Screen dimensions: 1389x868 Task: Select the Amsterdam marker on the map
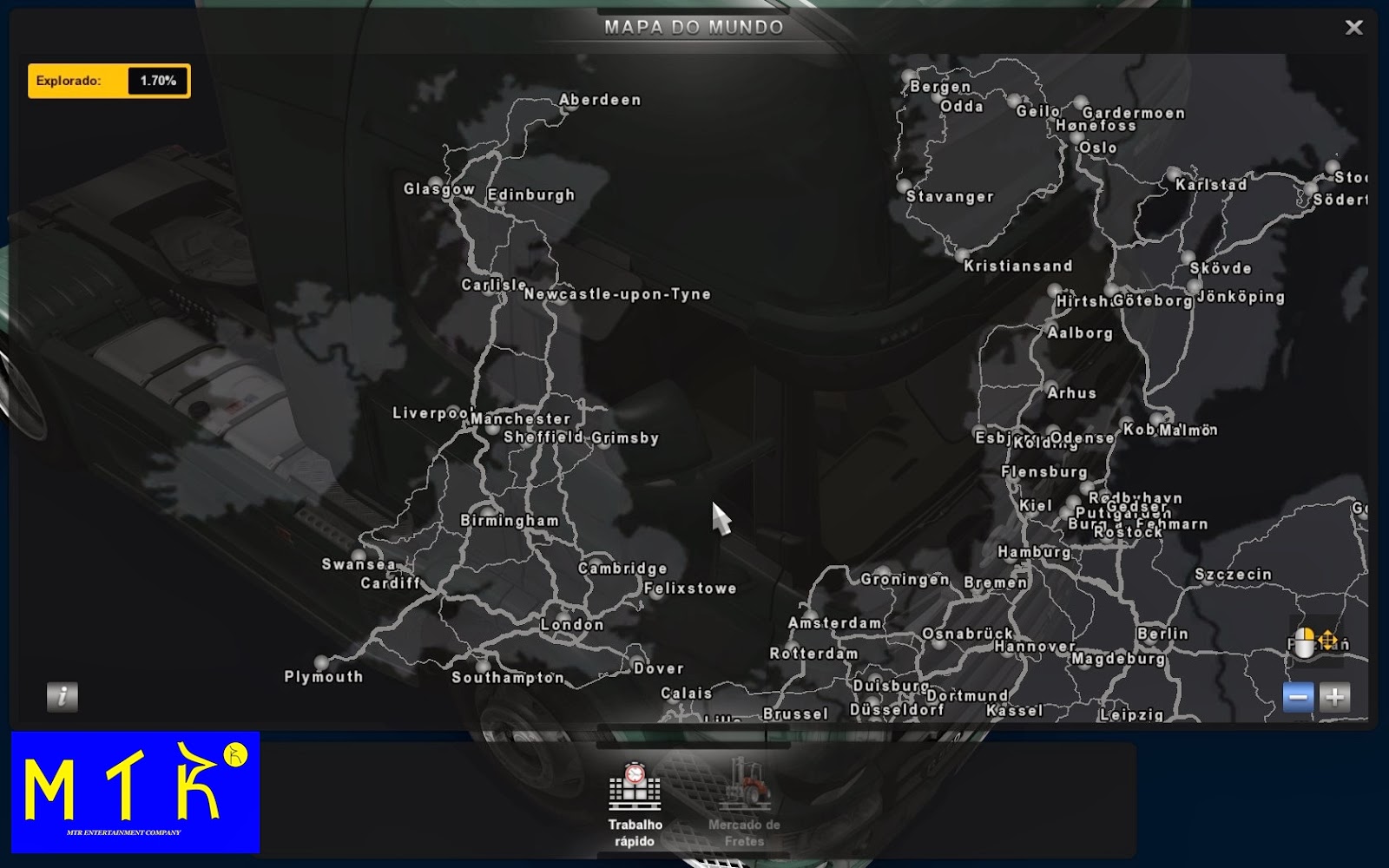tap(810, 615)
